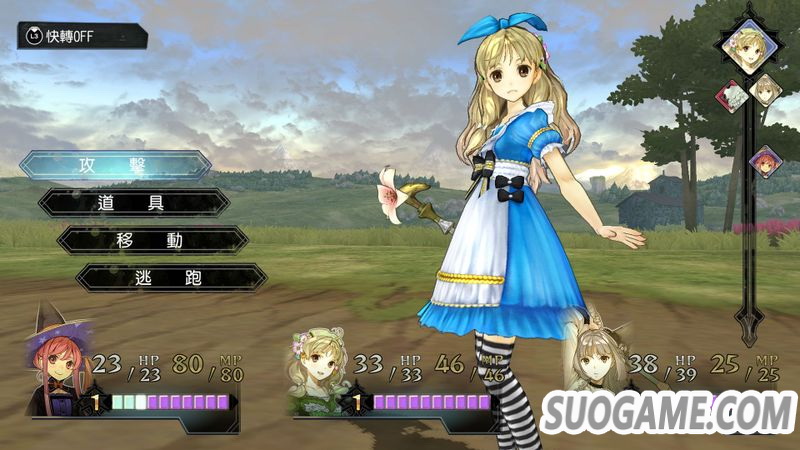800x450 pixels.
Task: Open the 道具 (Items) command
Action: 134,202
